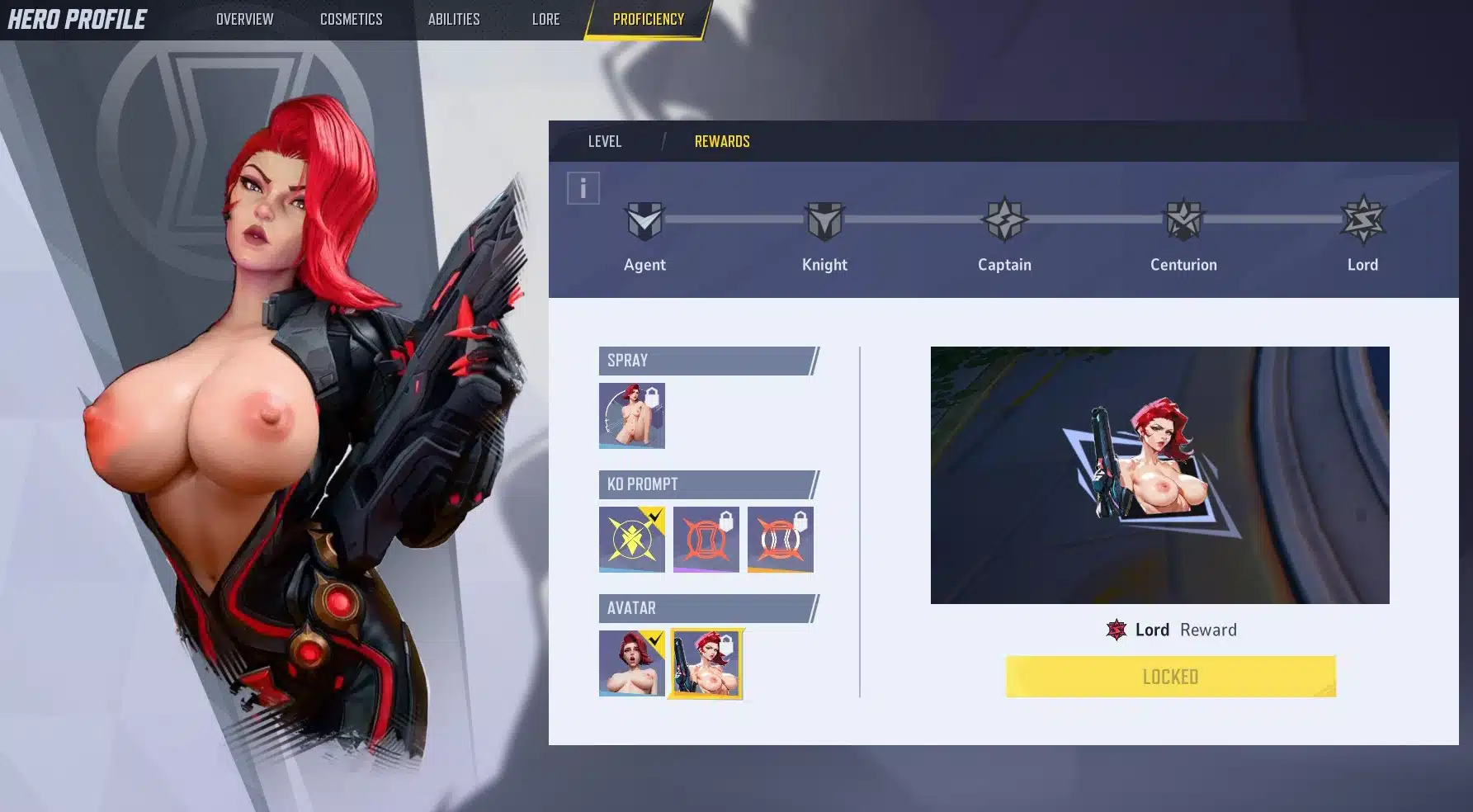
Task: Expand the Spray rewards section header
Action: tap(706, 361)
